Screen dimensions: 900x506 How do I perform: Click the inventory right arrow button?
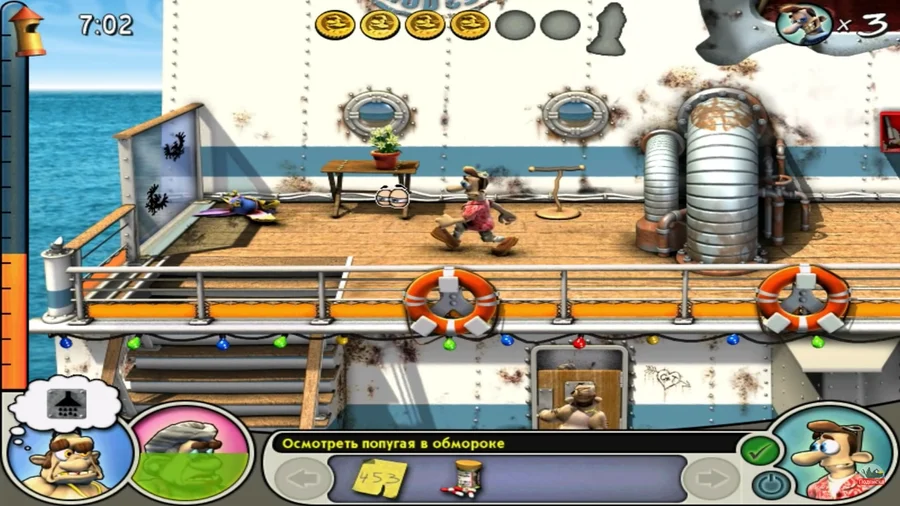click(x=711, y=478)
